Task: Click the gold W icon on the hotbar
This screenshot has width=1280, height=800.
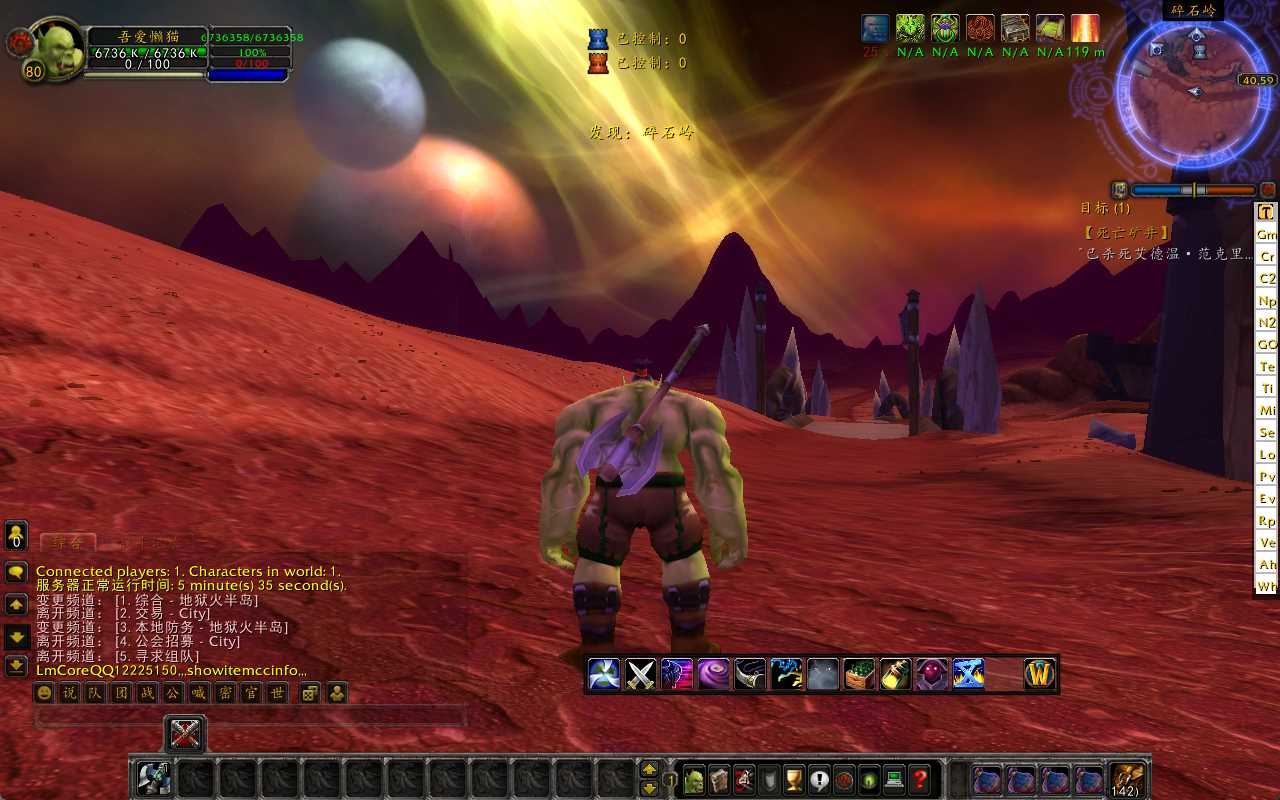Action: (x=1040, y=674)
